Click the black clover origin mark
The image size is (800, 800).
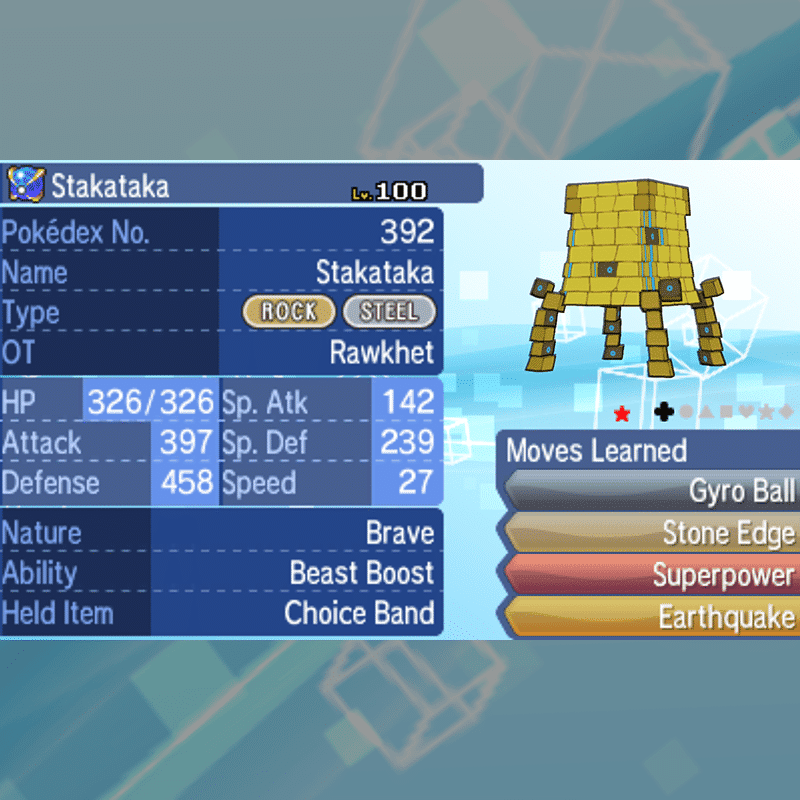(663, 411)
